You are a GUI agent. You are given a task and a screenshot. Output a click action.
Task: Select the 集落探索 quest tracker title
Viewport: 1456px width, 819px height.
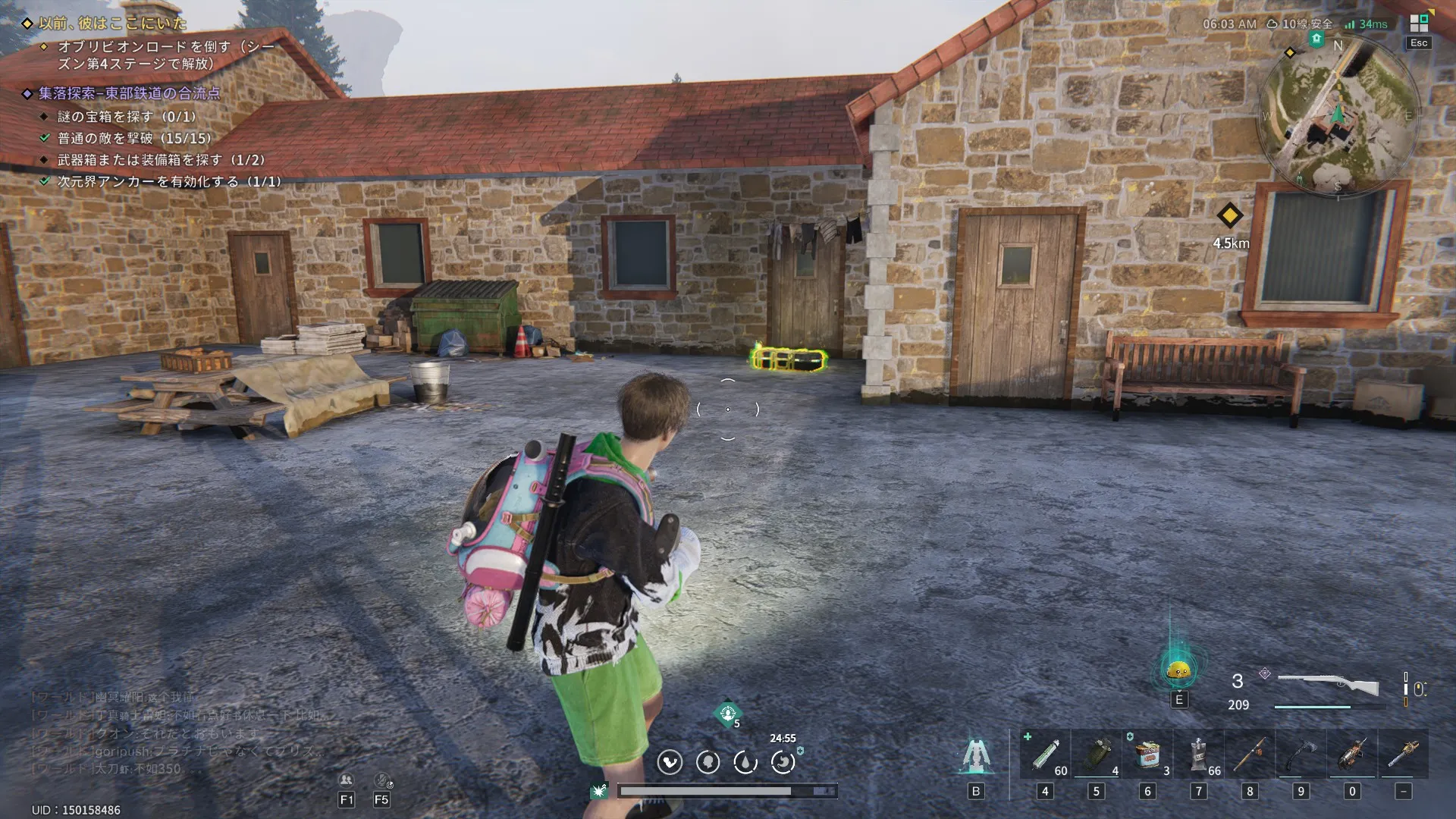coord(130,93)
